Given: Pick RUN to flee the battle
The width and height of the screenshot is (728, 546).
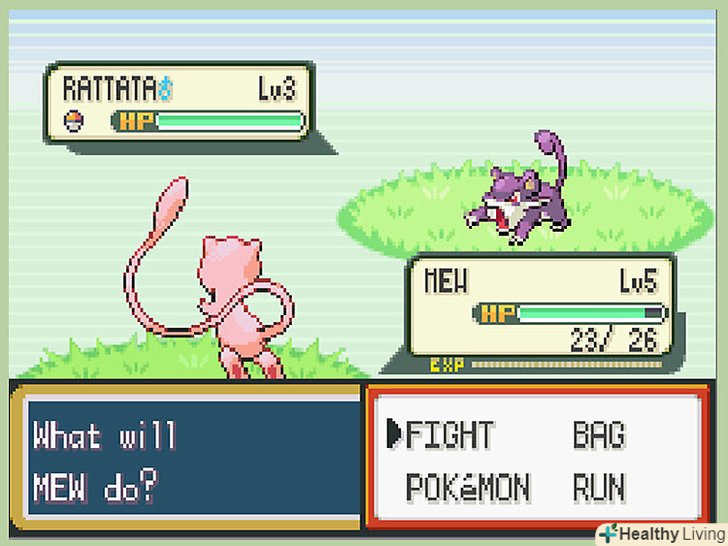Looking at the screenshot, I should coord(598,488).
